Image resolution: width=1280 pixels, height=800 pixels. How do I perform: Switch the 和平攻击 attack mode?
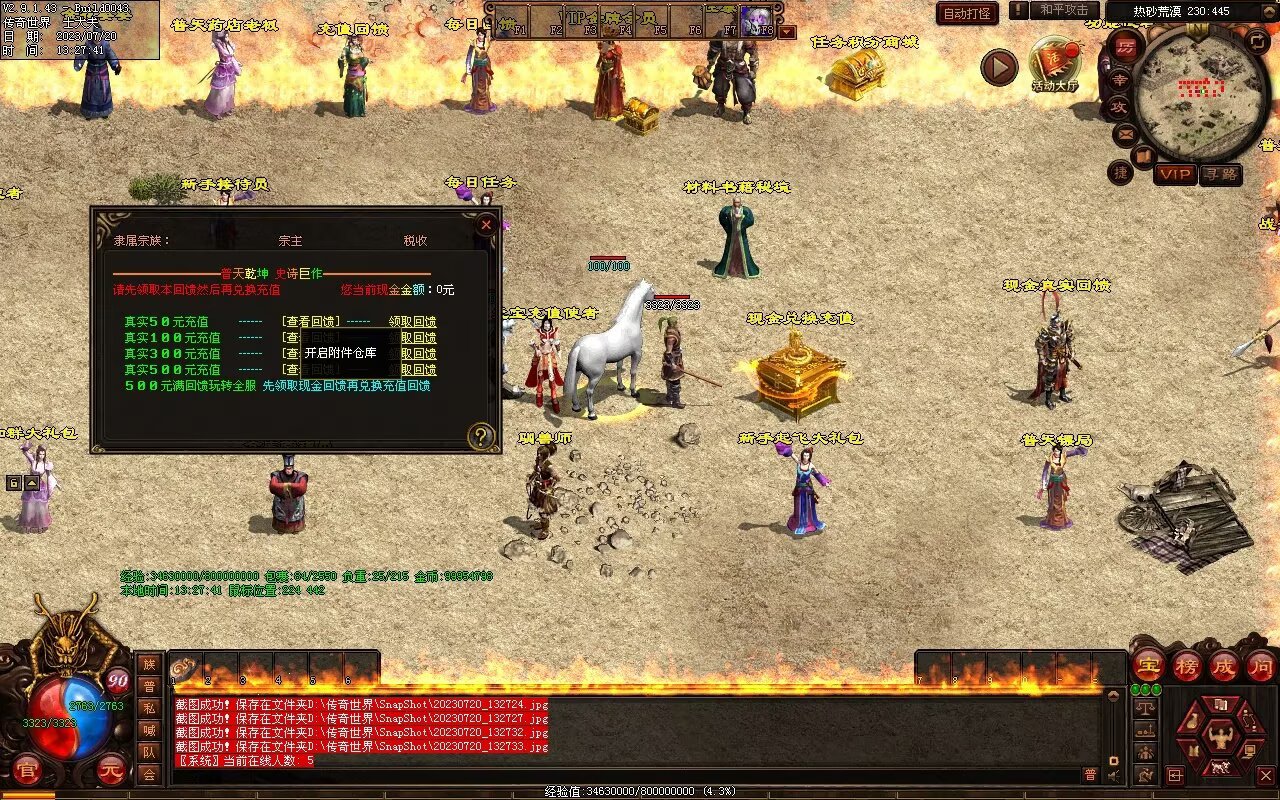(x=1063, y=10)
